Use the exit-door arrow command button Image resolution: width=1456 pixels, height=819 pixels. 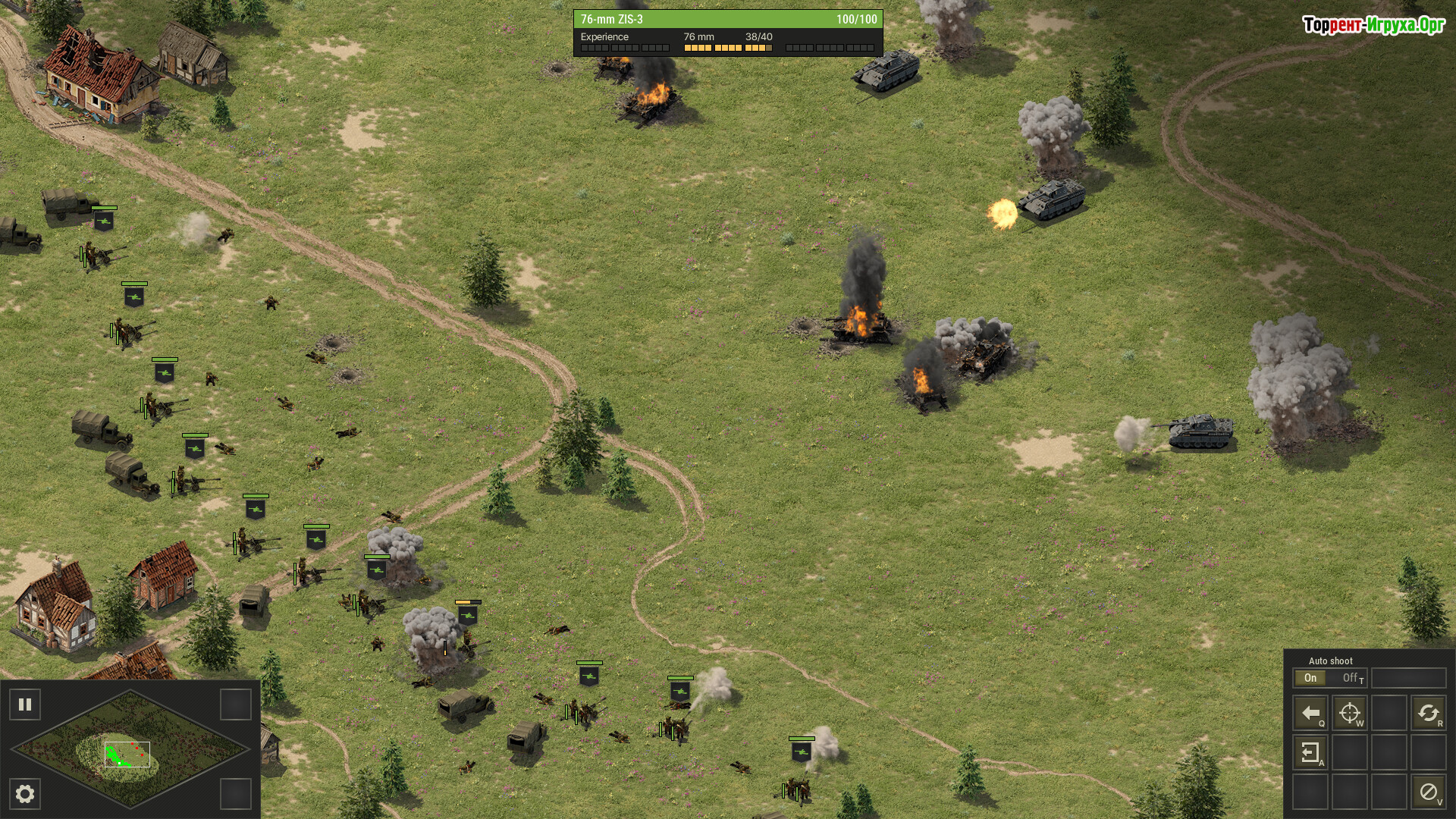coord(1310,752)
